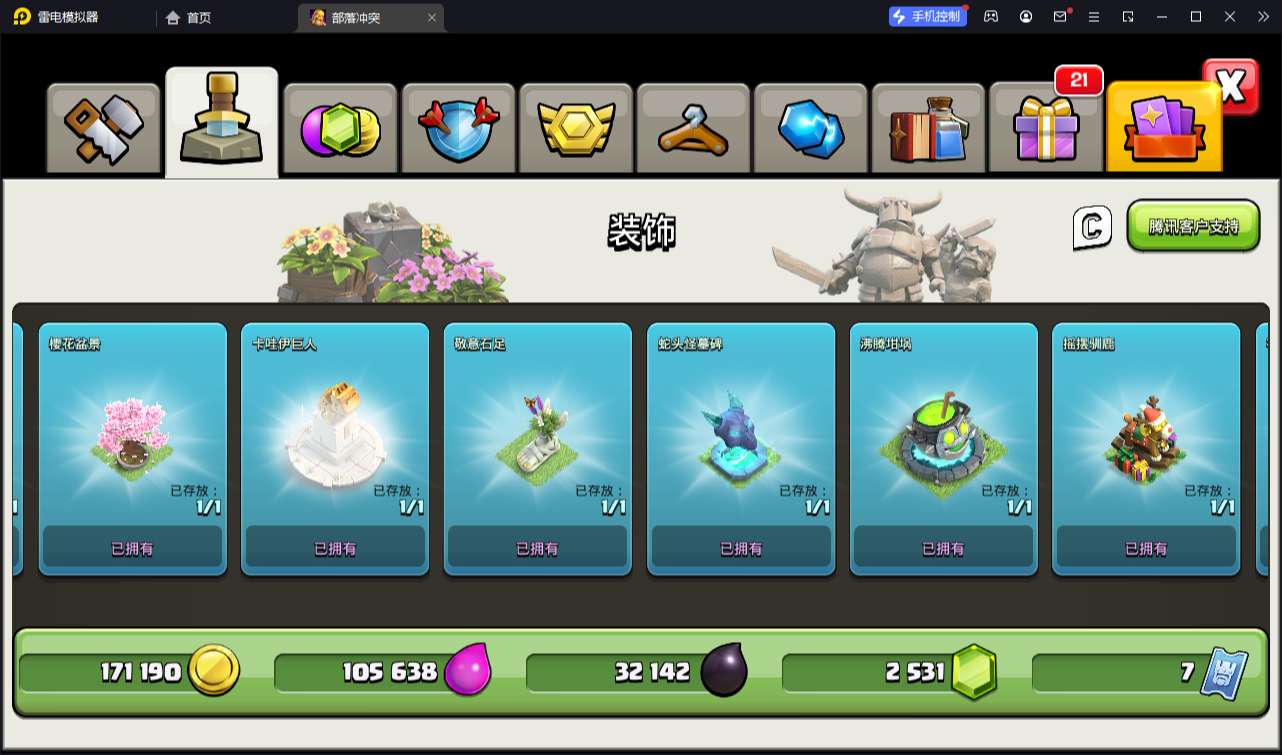This screenshot has width=1282, height=755.
Task: Open the blue ore crystal tab
Action: [x=811, y=129]
